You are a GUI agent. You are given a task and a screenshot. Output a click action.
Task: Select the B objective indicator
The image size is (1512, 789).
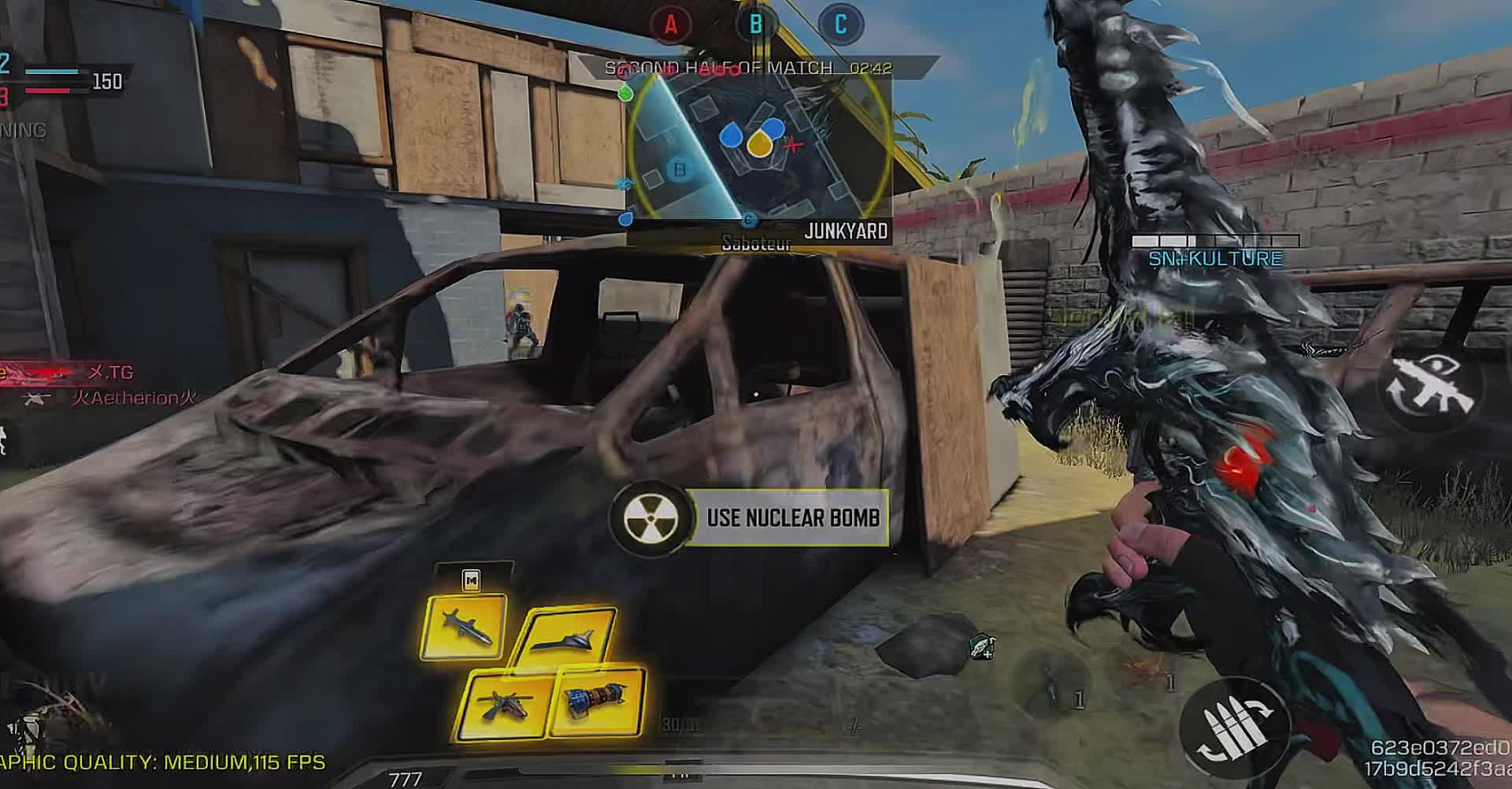[x=756, y=25]
